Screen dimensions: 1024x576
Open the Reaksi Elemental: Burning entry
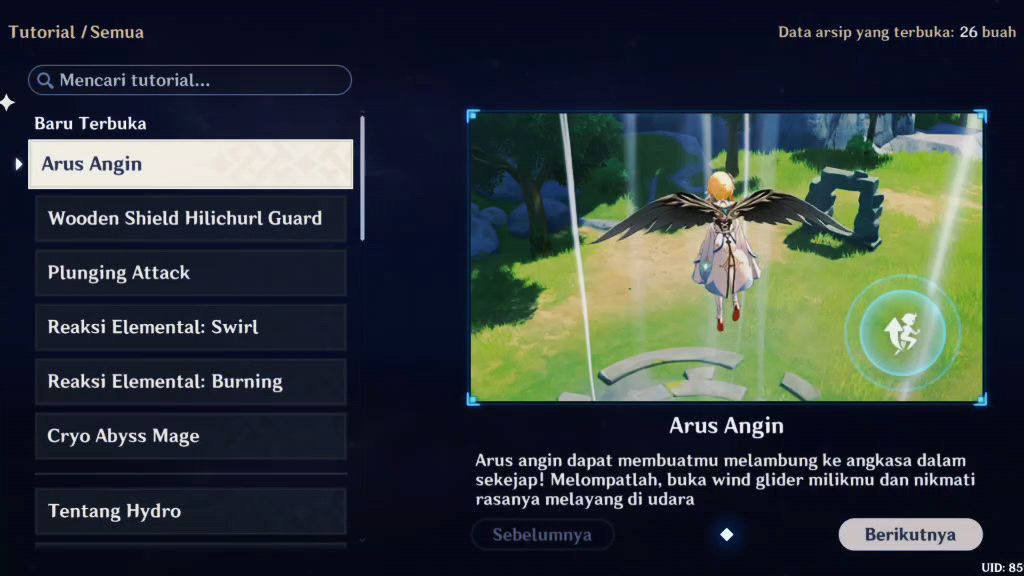point(190,382)
